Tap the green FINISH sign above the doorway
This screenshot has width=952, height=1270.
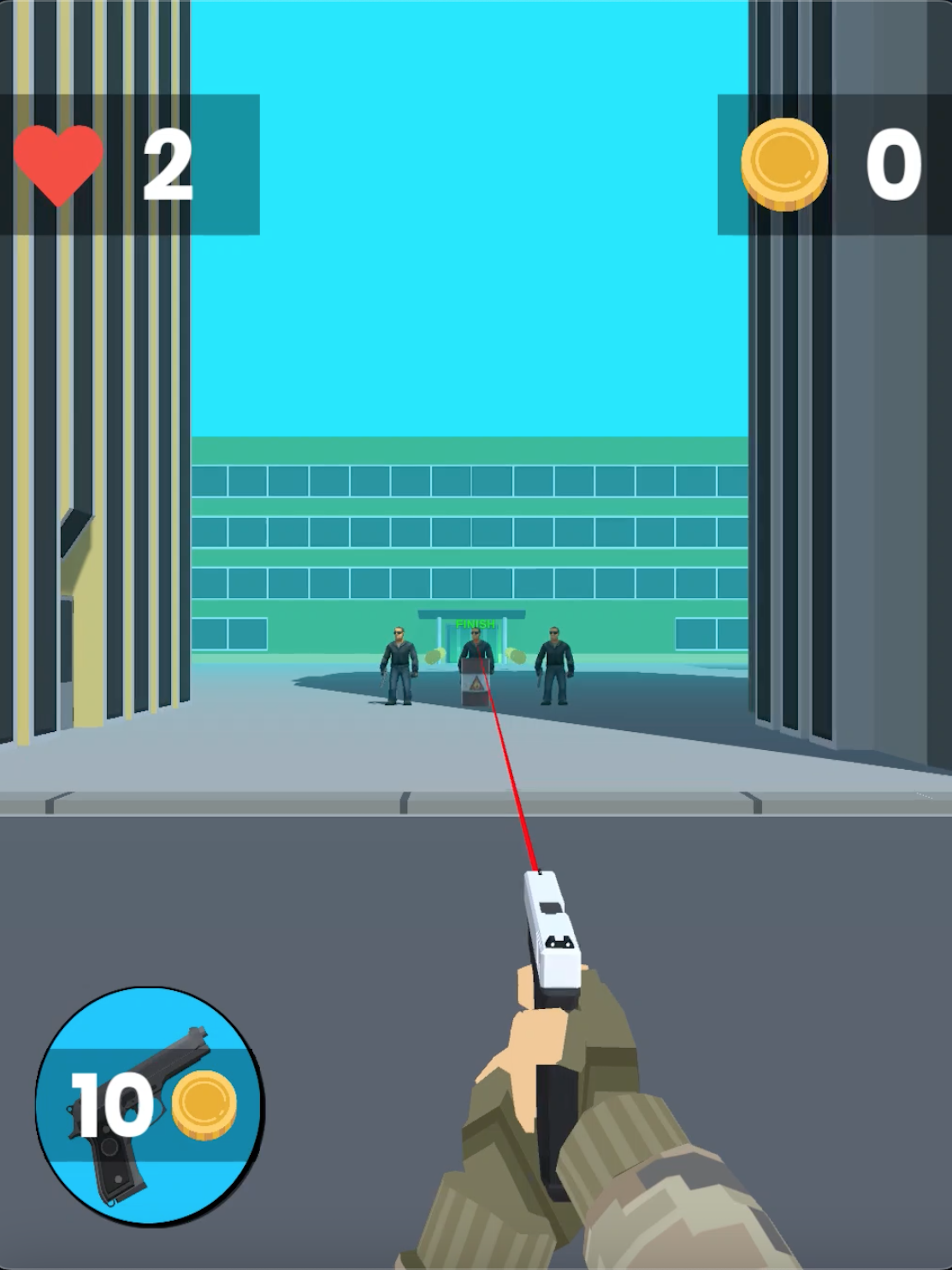pyautogui.click(x=476, y=623)
